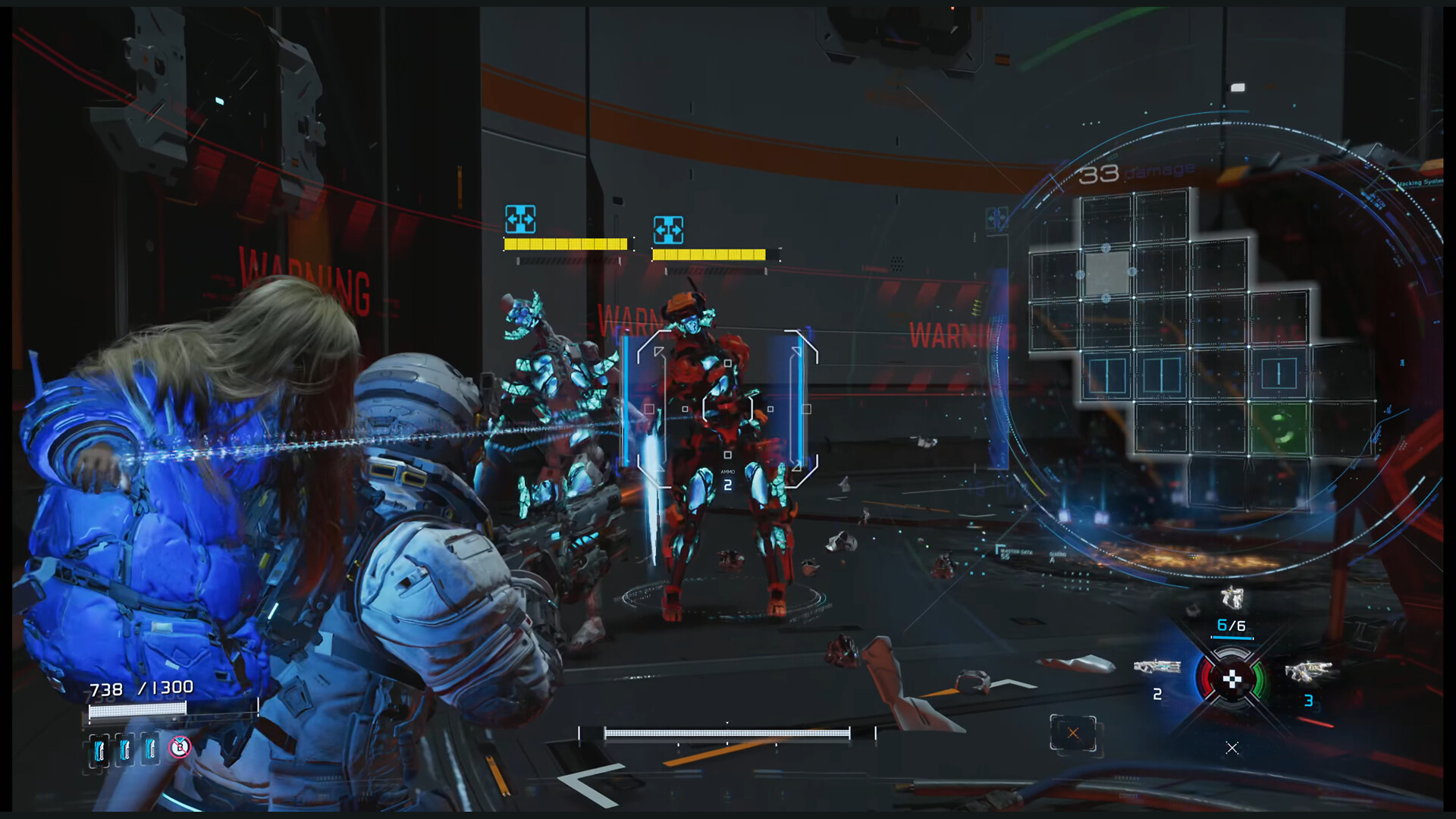Screen dimensions: 1456x819
Task: Switch to the long rifle with 2 ammo
Action: click(1156, 667)
